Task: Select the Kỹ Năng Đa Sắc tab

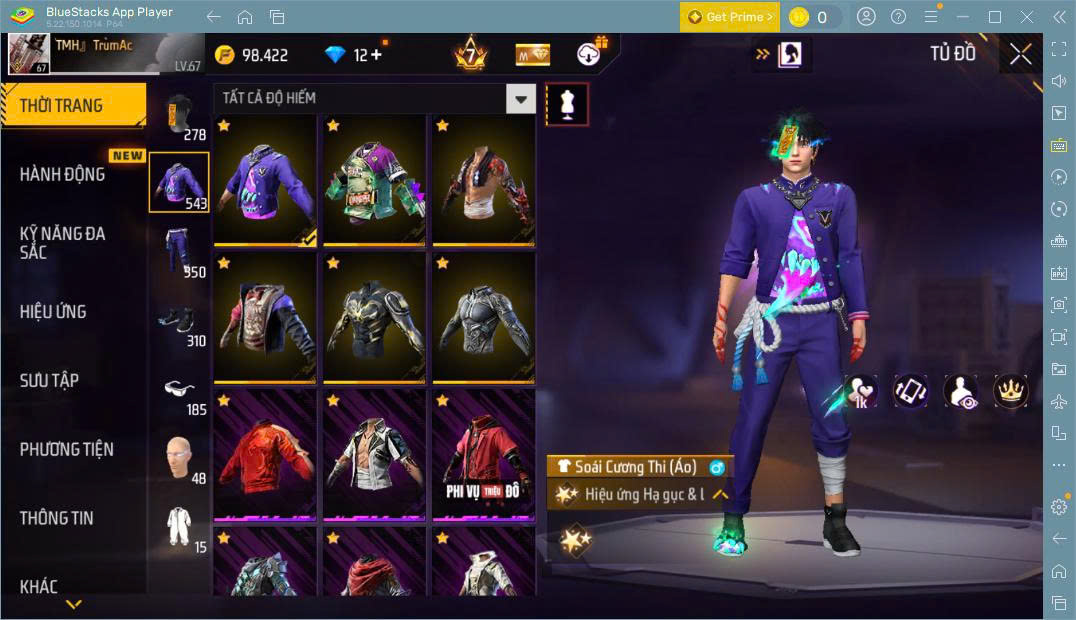Action: (x=63, y=242)
